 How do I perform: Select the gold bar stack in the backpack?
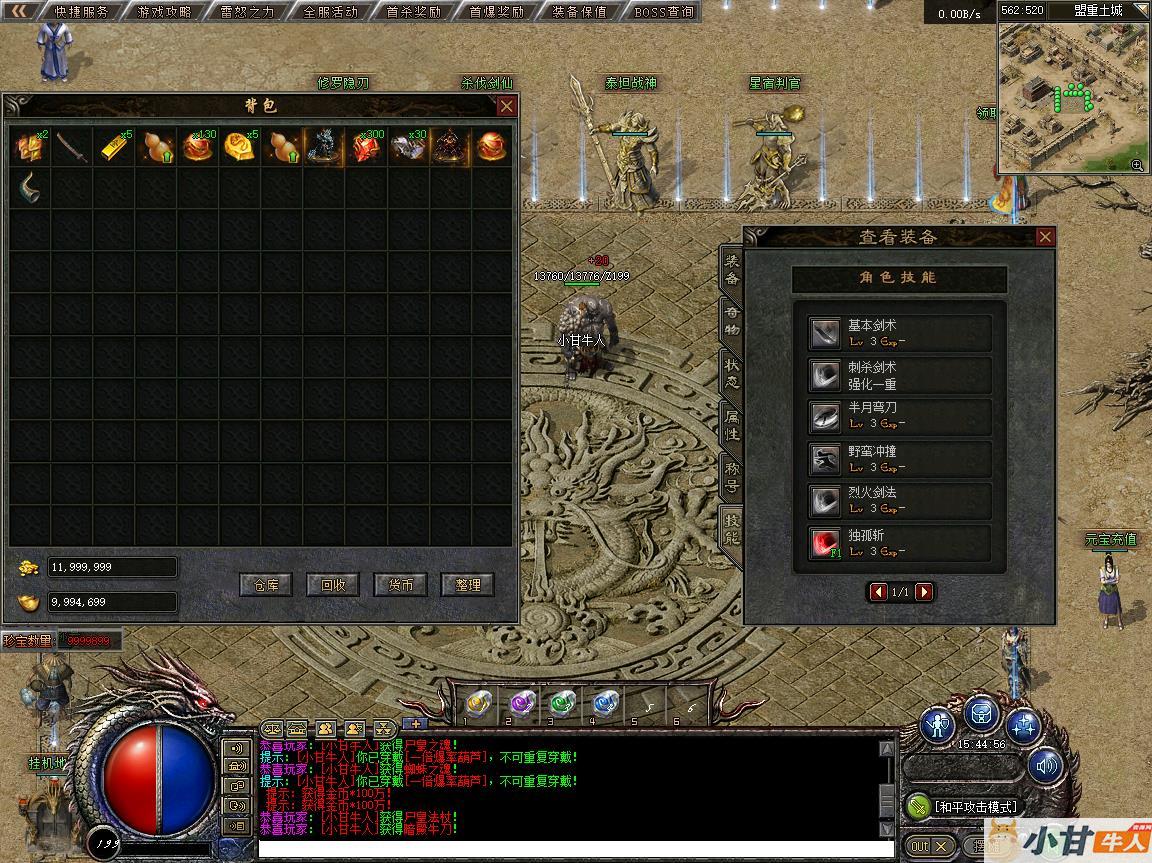tap(114, 147)
